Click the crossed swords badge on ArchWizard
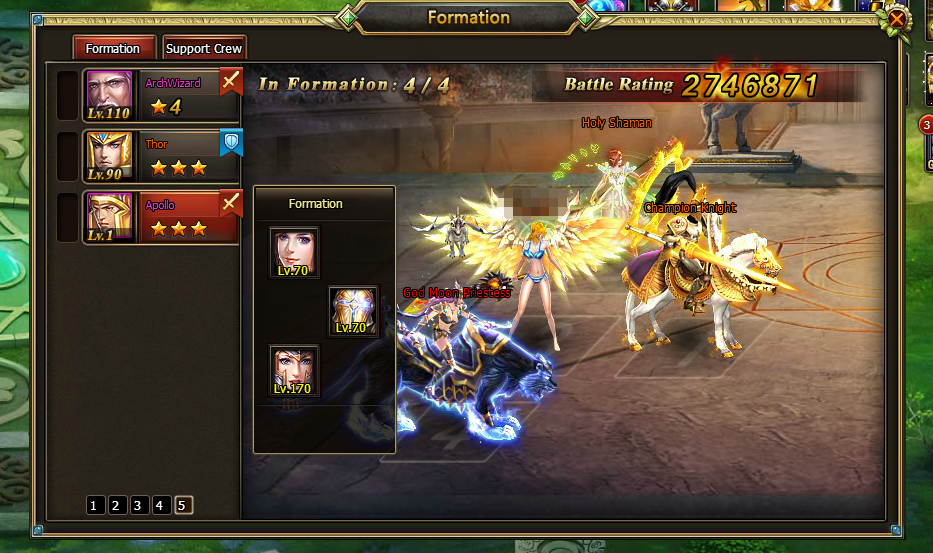 (x=231, y=81)
